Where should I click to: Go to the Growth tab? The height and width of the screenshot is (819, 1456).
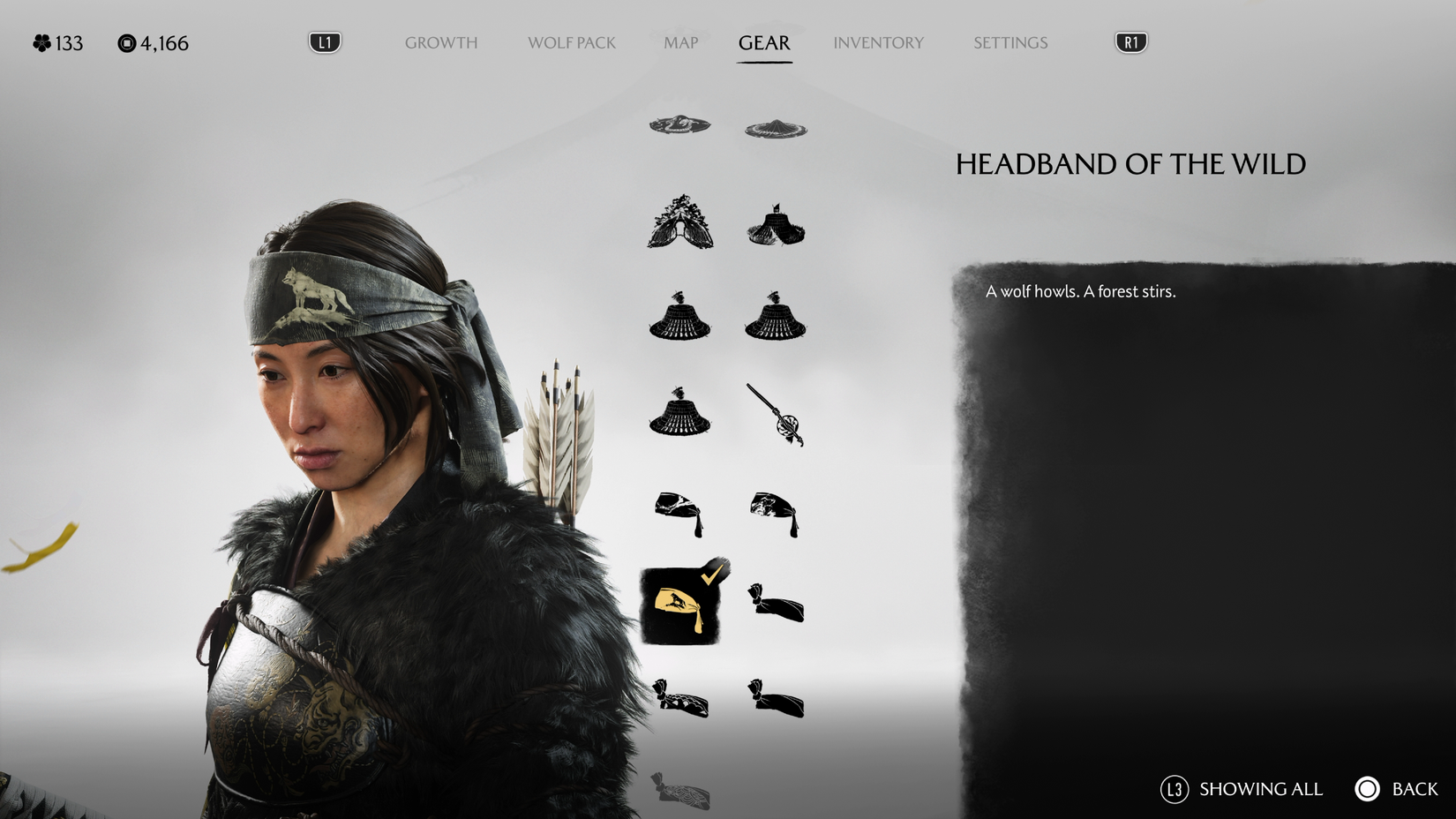tap(440, 41)
